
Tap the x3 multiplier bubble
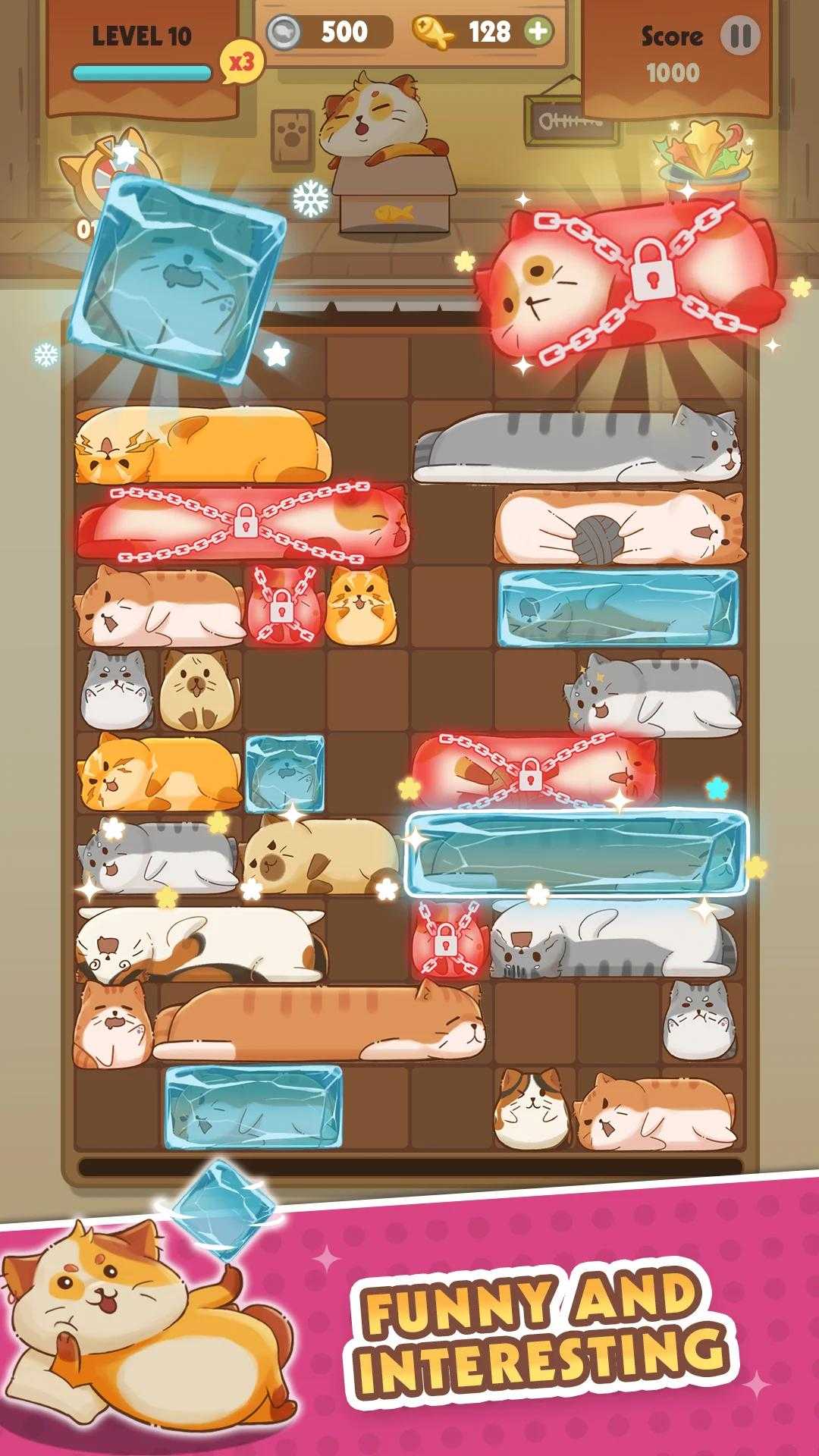click(x=242, y=62)
